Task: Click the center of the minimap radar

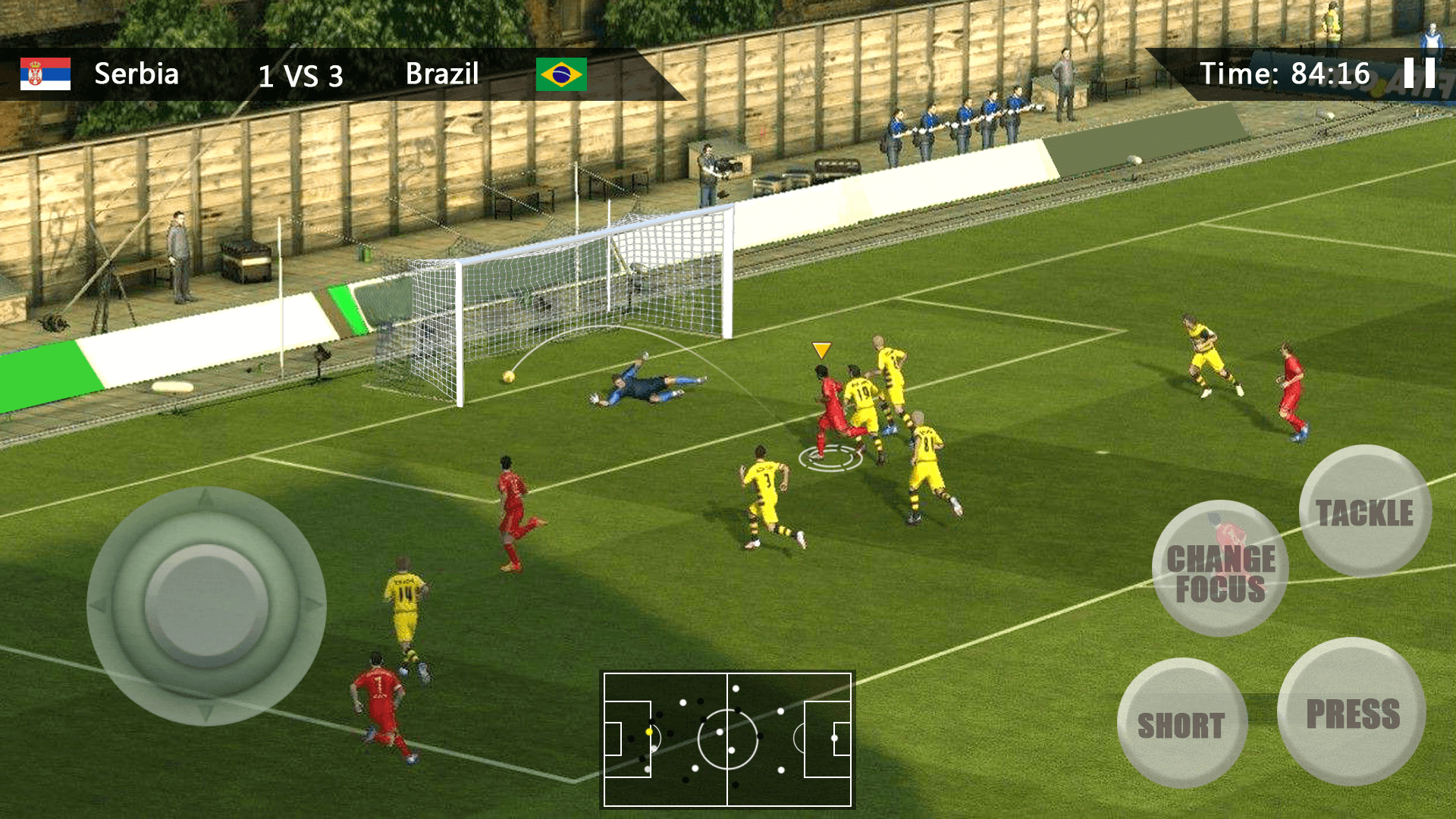Action: coord(728,739)
